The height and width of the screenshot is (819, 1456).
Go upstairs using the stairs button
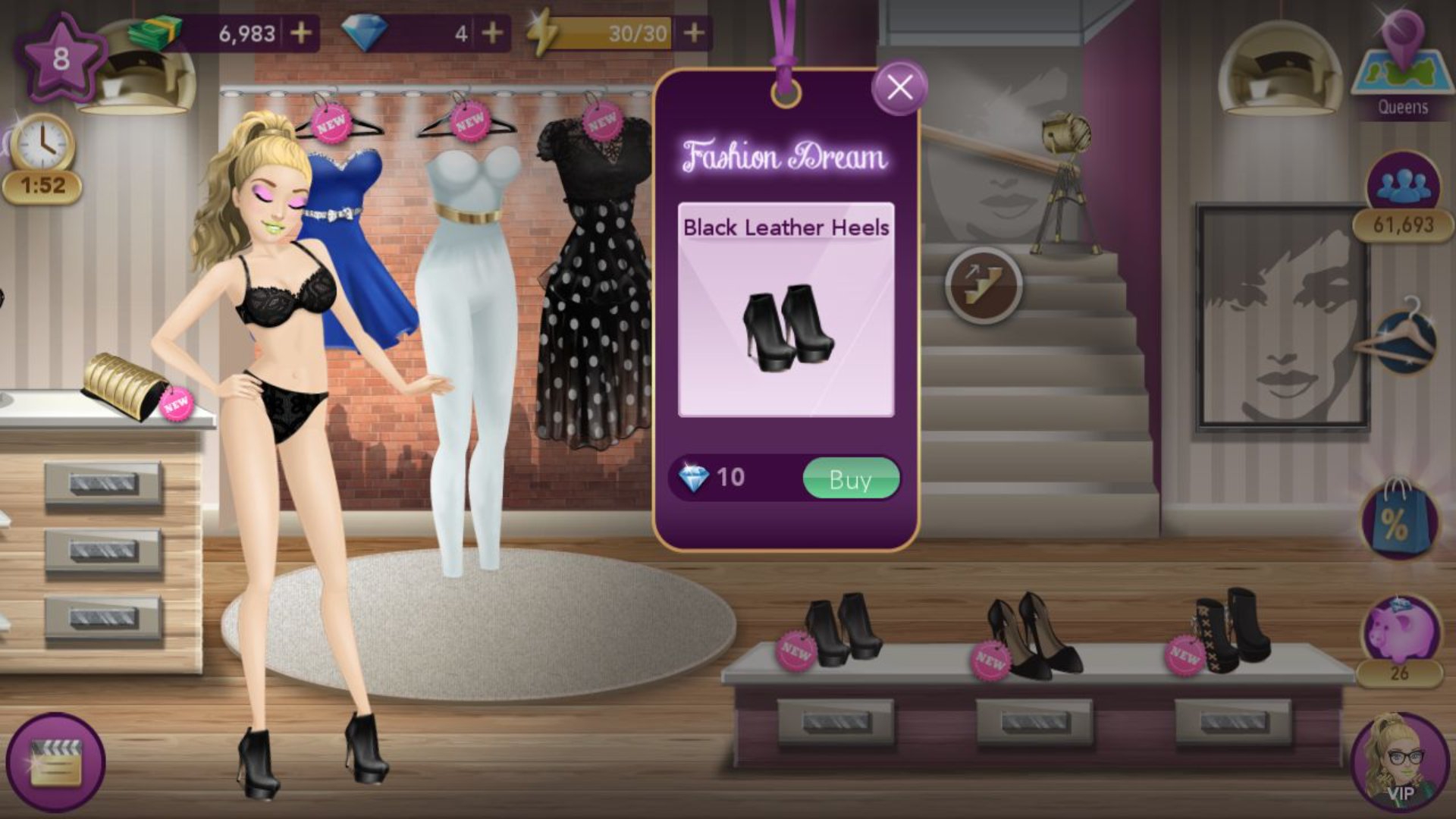984,284
